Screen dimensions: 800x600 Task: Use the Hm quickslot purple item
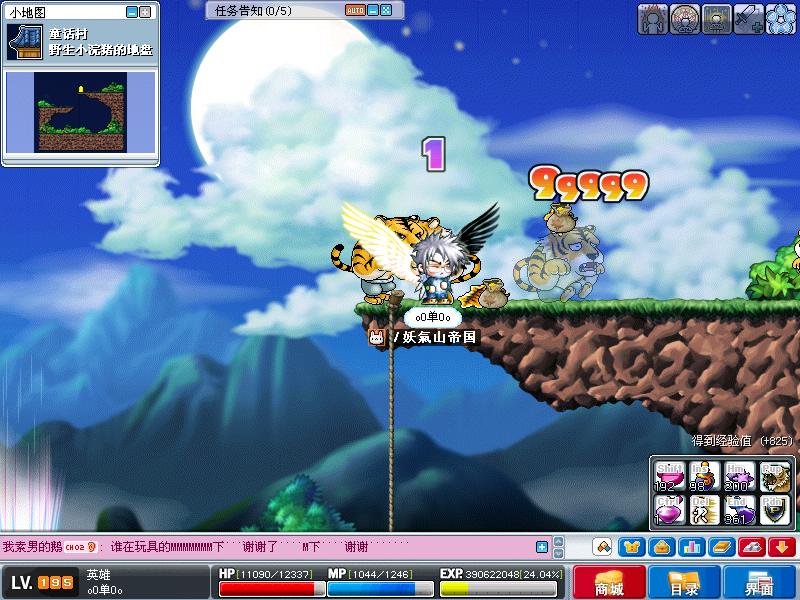[x=737, y=476]
